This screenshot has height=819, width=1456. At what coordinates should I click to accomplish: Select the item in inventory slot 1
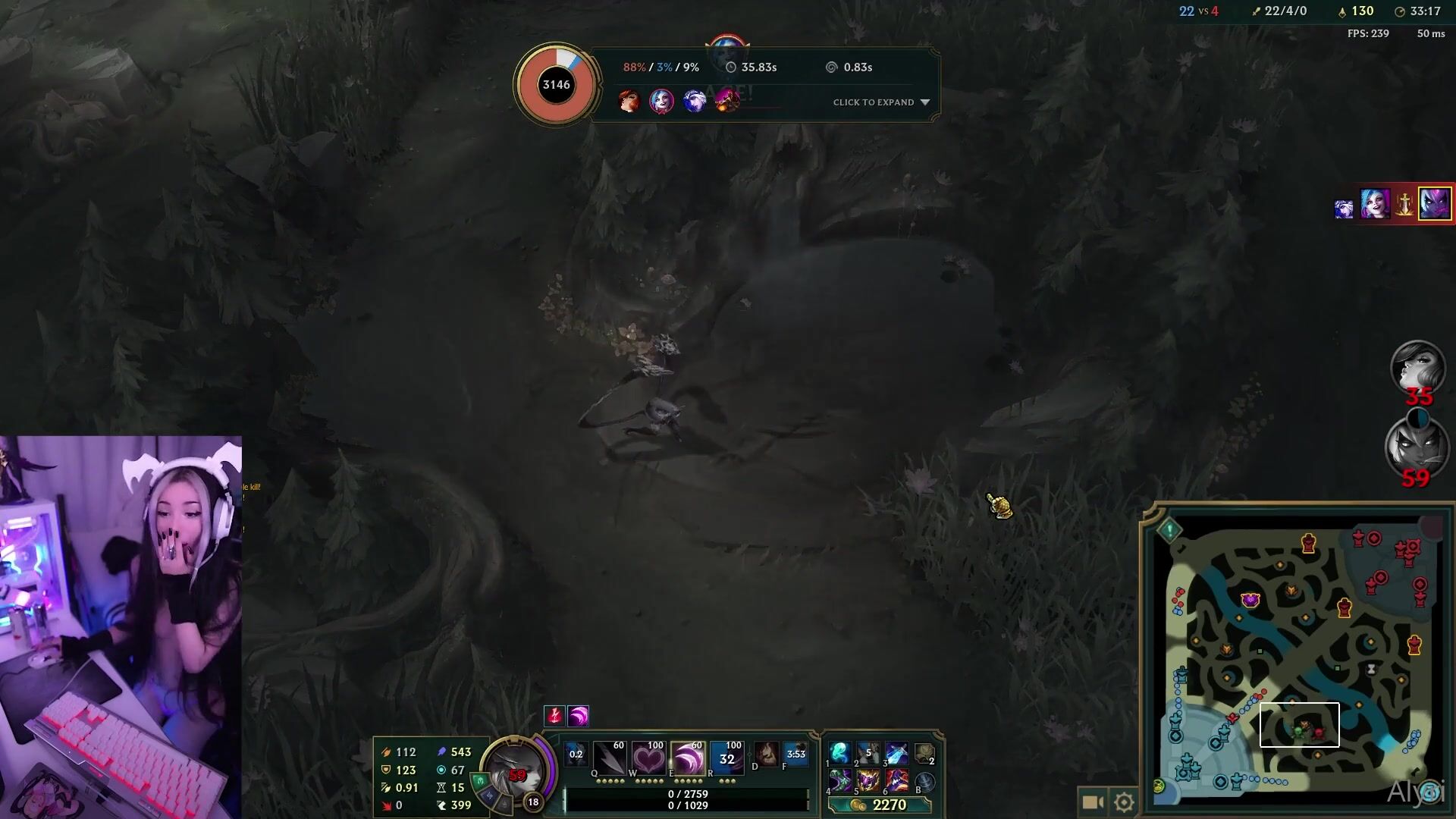click(x=840, y=753)
